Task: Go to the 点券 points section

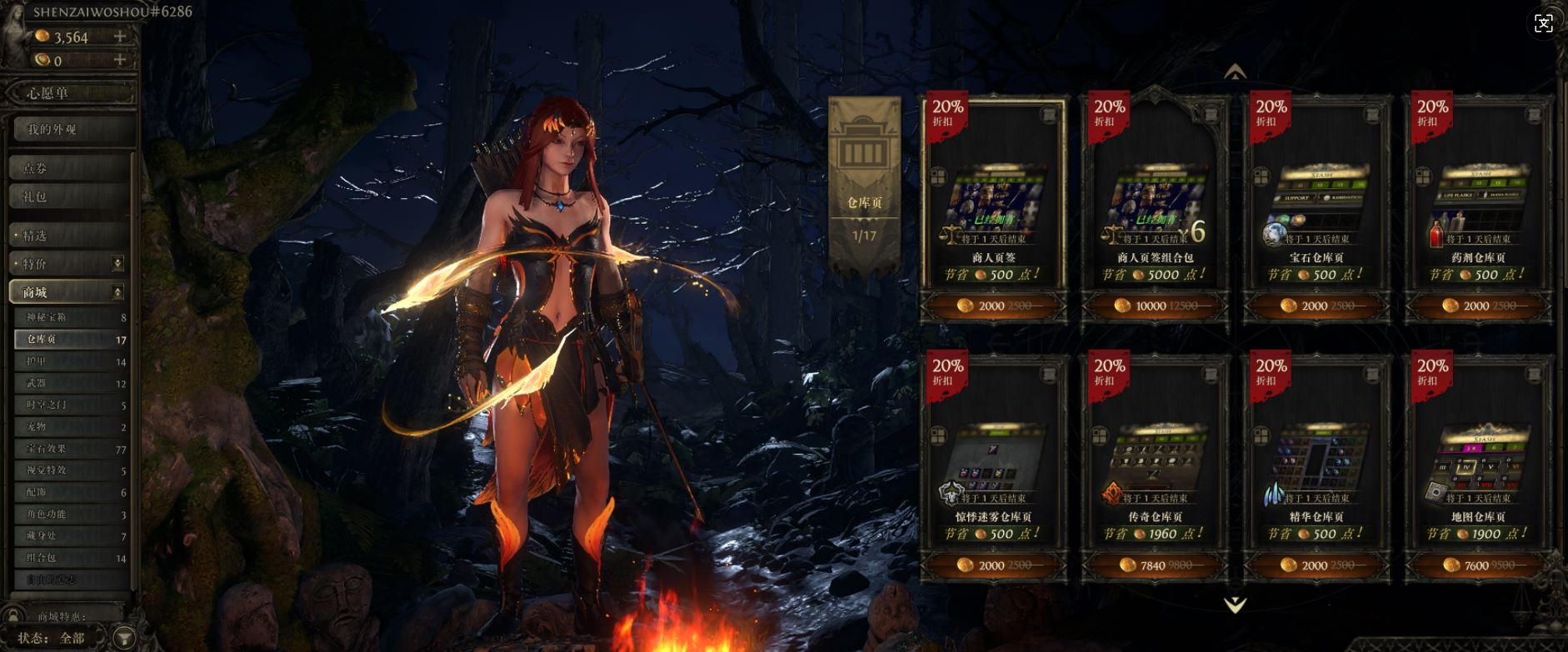Action: 68,168
